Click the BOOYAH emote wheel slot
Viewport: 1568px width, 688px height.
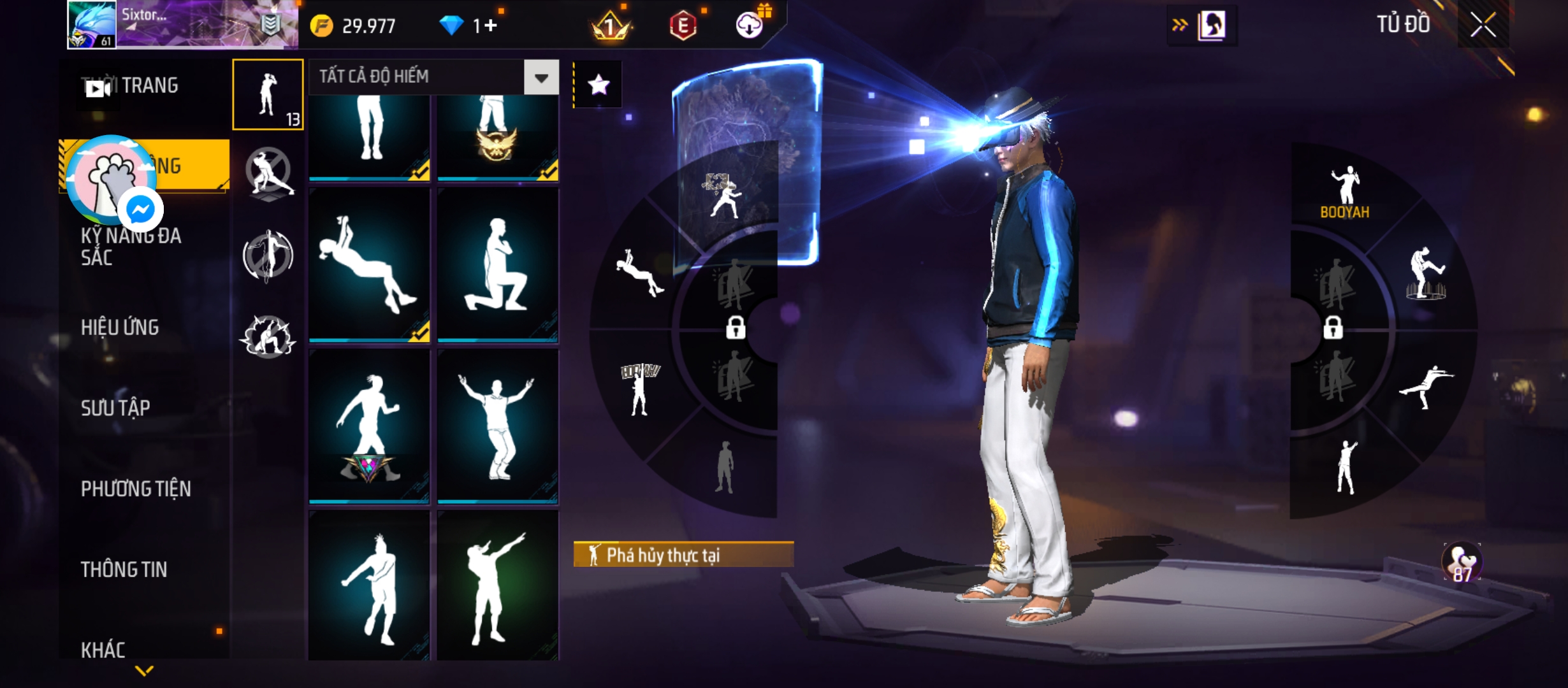1344,192
